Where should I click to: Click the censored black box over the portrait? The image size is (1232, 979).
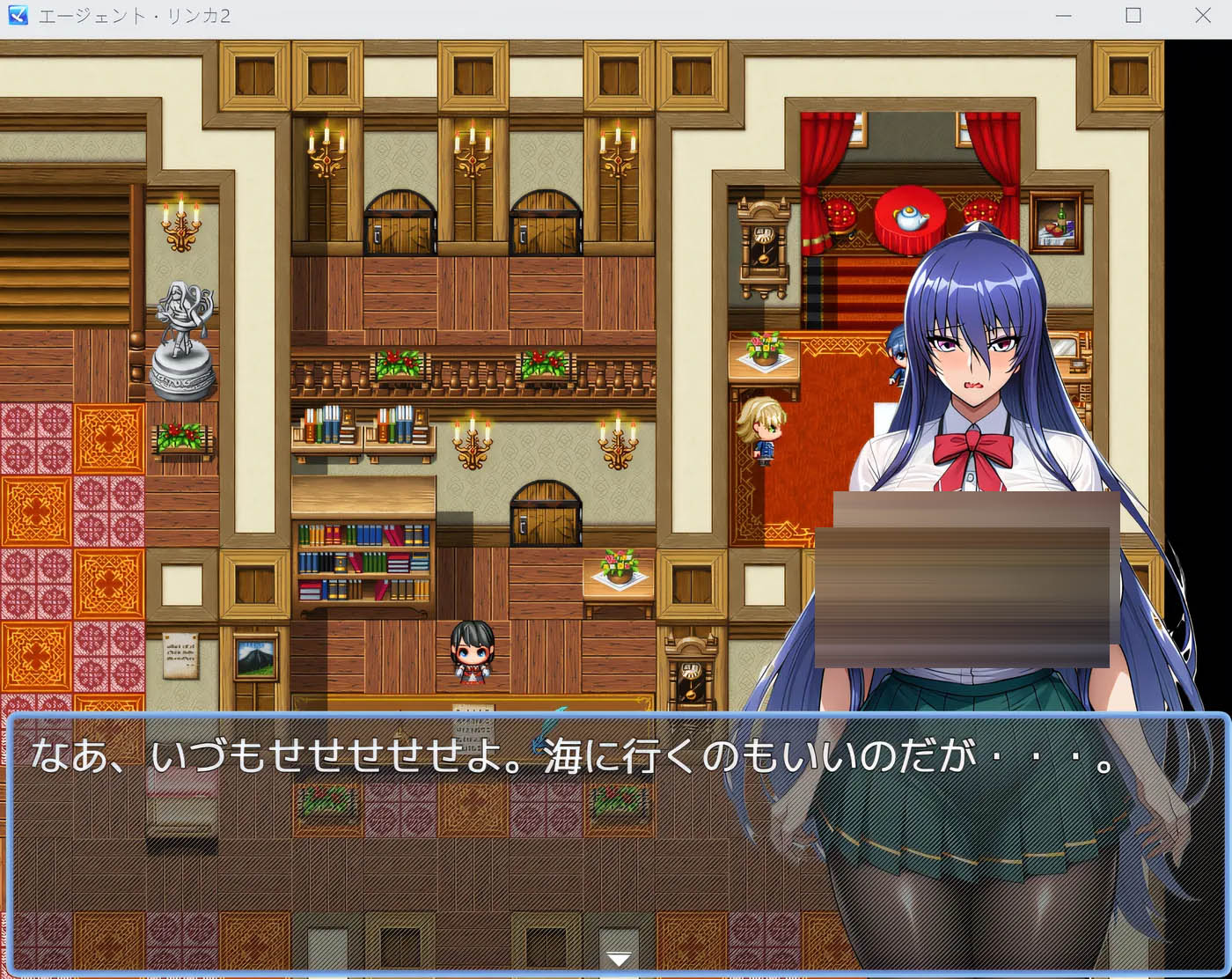point(968,581)
